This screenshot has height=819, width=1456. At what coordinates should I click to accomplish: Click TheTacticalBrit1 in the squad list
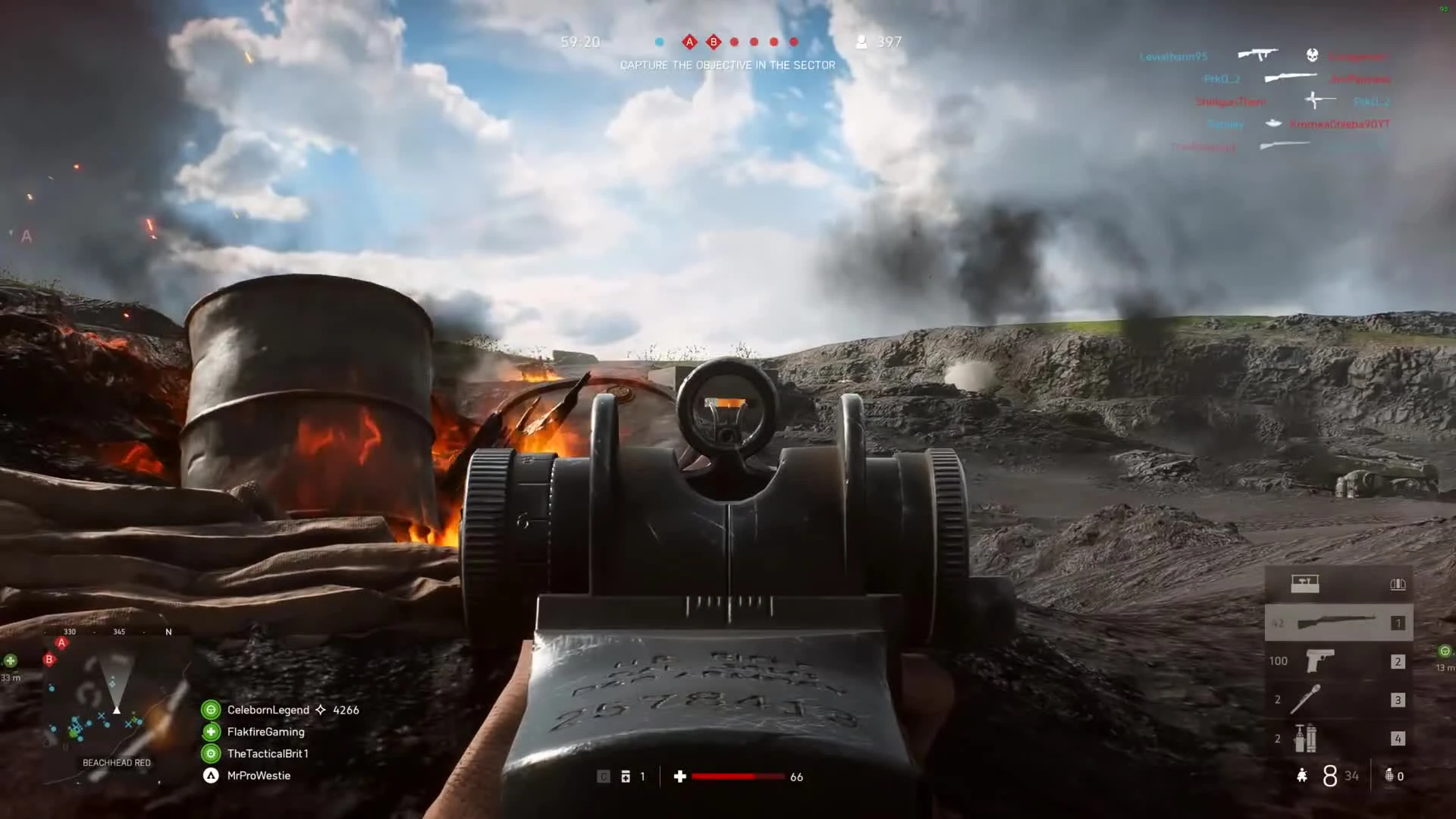click(x=268, y=754)
